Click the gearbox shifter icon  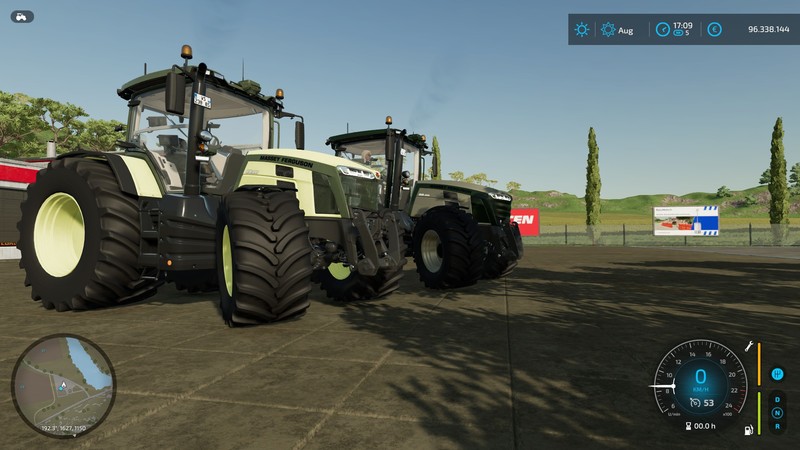(x=777, y=375)
